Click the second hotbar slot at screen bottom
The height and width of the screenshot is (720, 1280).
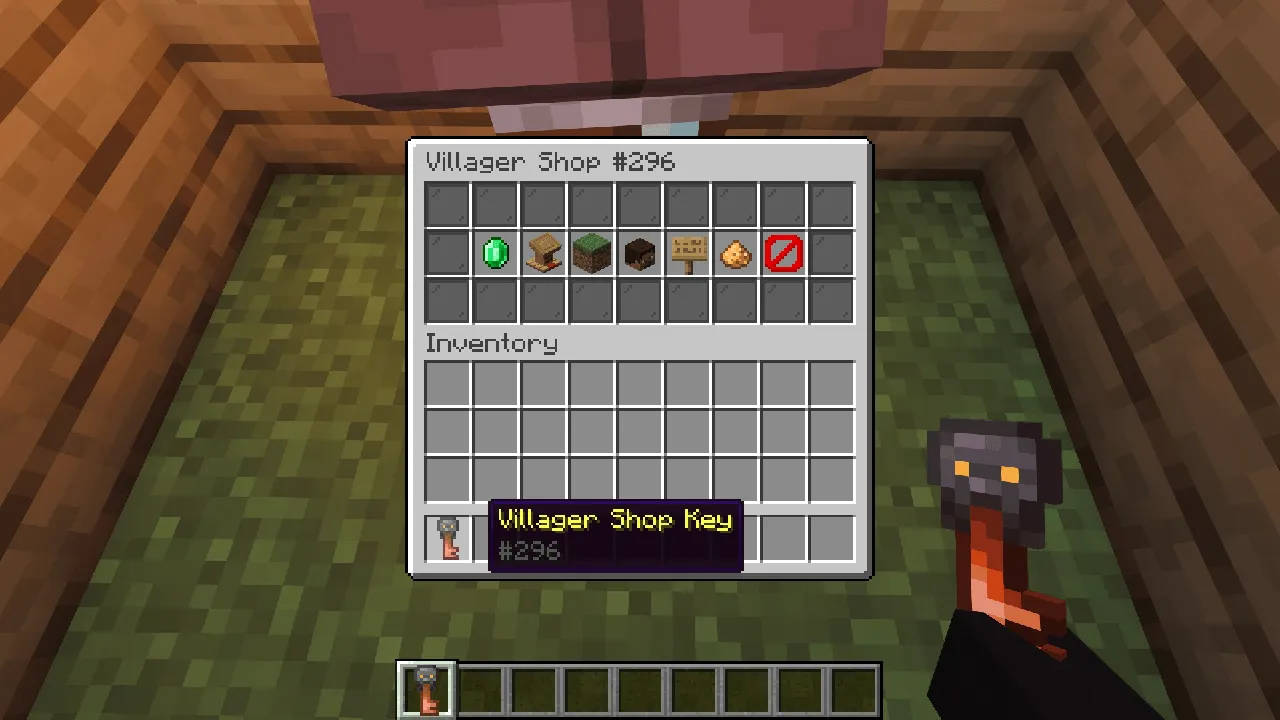pos(481,687)
